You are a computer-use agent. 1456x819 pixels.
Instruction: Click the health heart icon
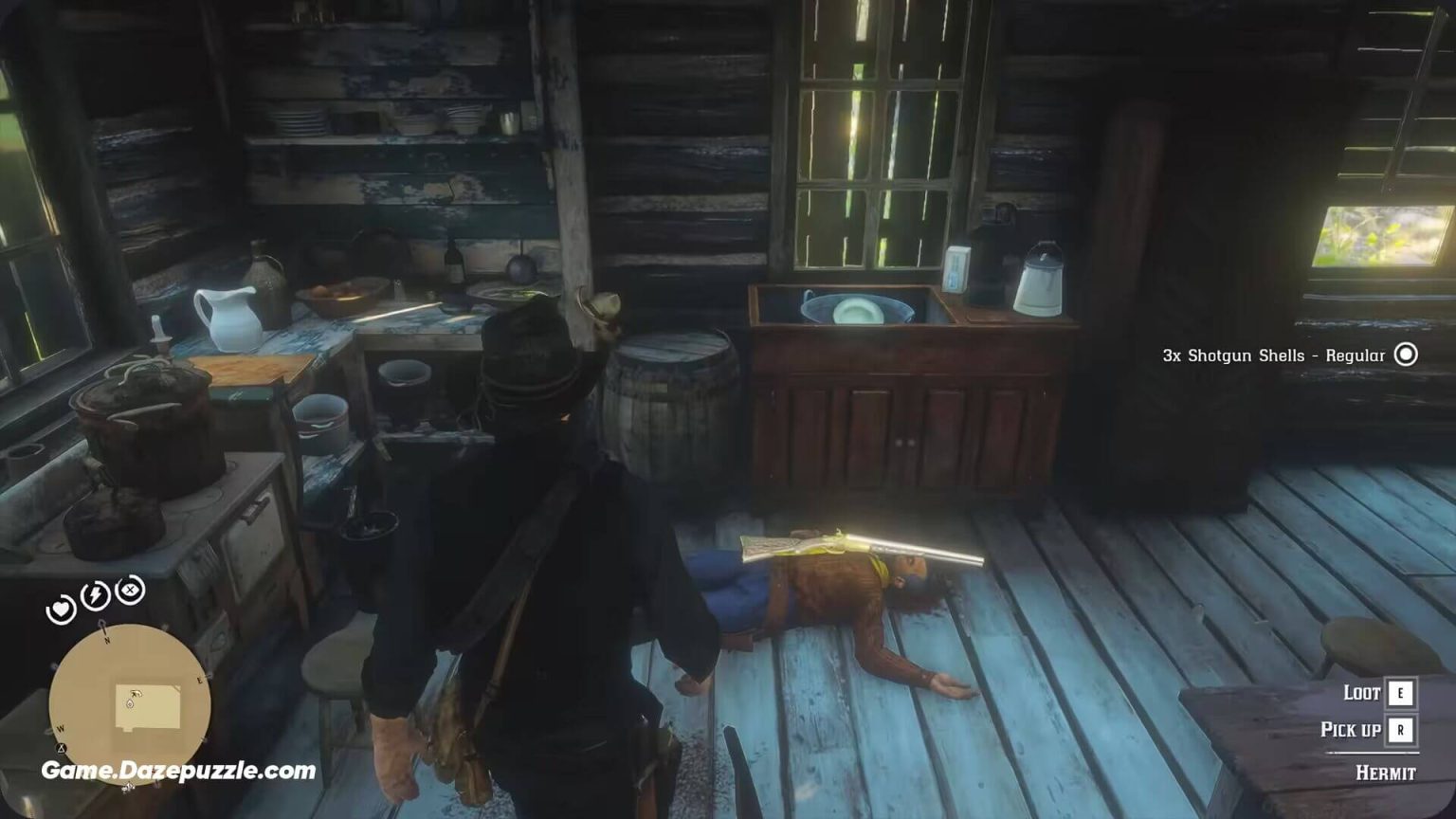click(x=61, y=608)
